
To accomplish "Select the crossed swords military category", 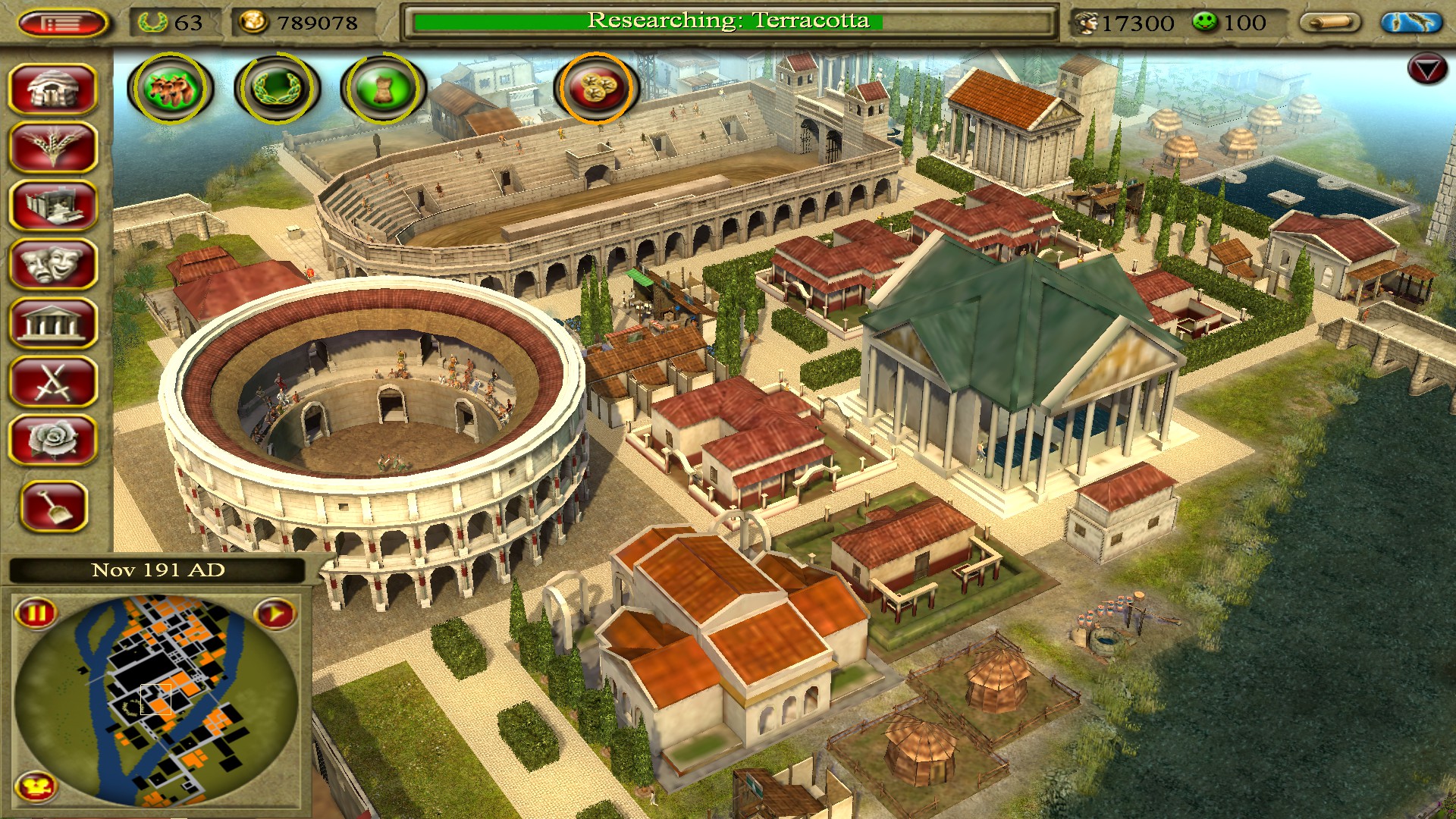I will point(53,381).
